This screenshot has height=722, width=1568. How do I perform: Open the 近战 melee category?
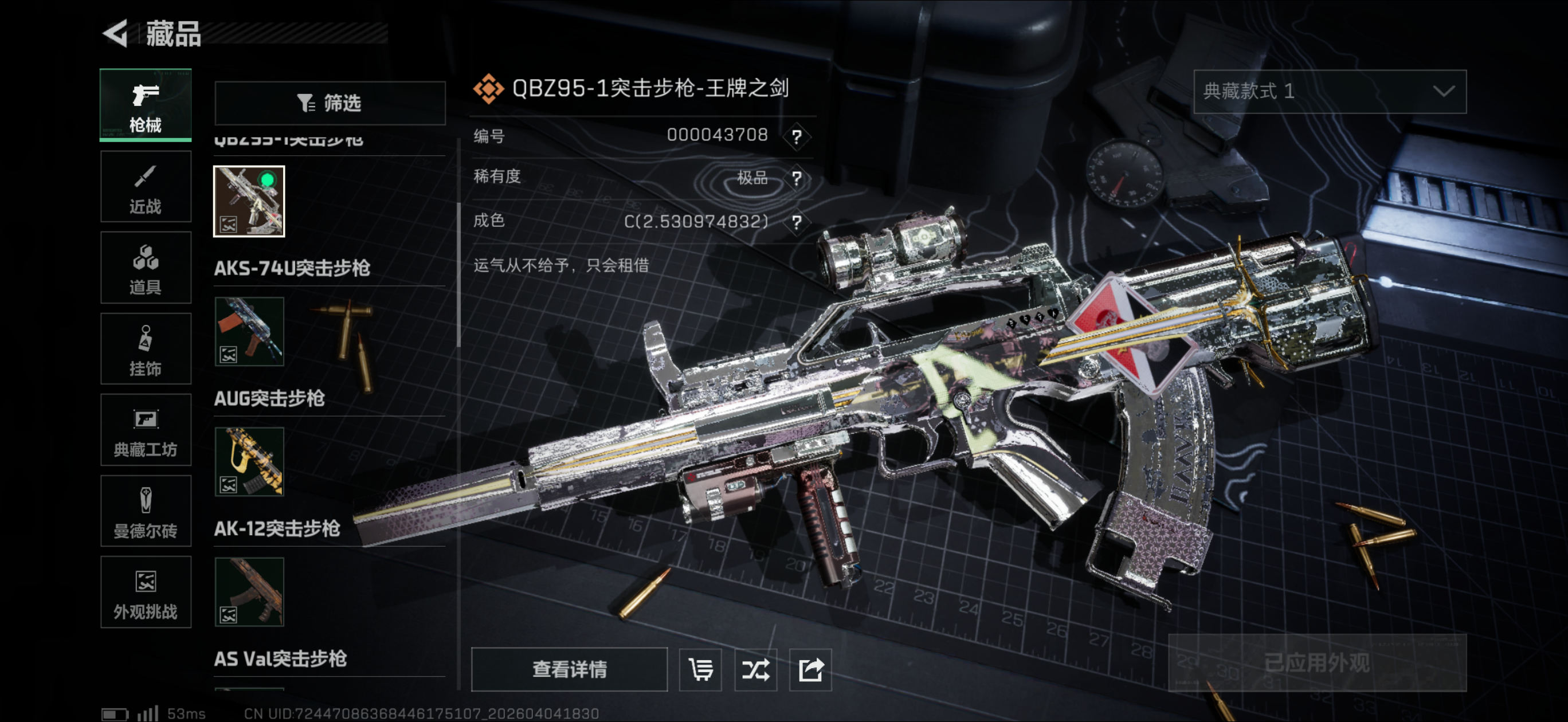click(x=146, y=187)
